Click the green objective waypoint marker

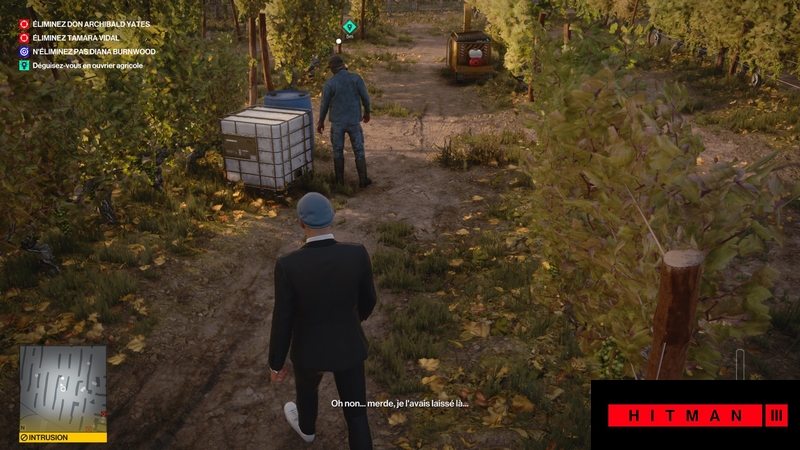click(349, 27)
